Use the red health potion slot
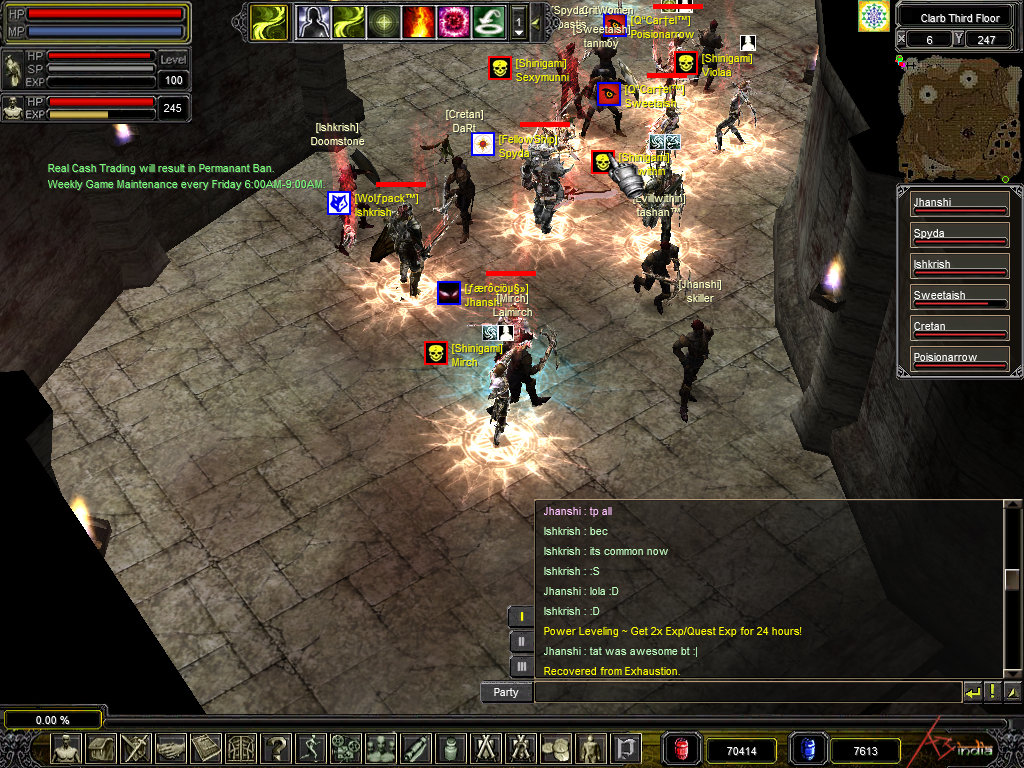 point(682,749)
